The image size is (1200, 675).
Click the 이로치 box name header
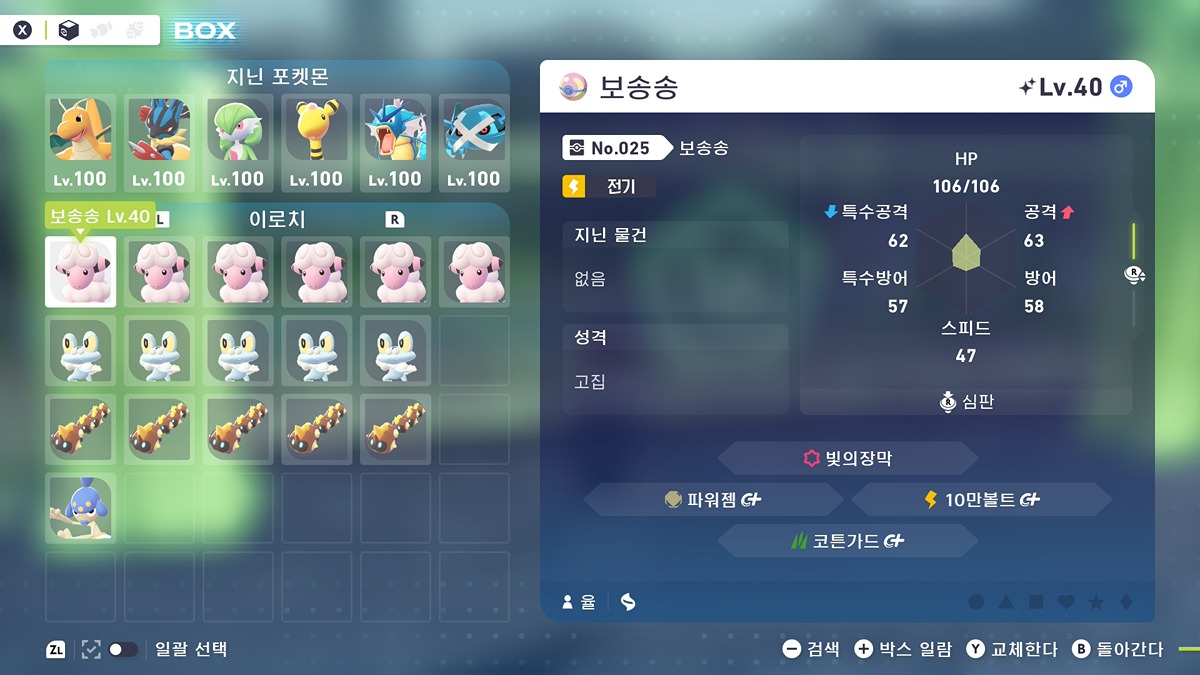tap(277, 219)
